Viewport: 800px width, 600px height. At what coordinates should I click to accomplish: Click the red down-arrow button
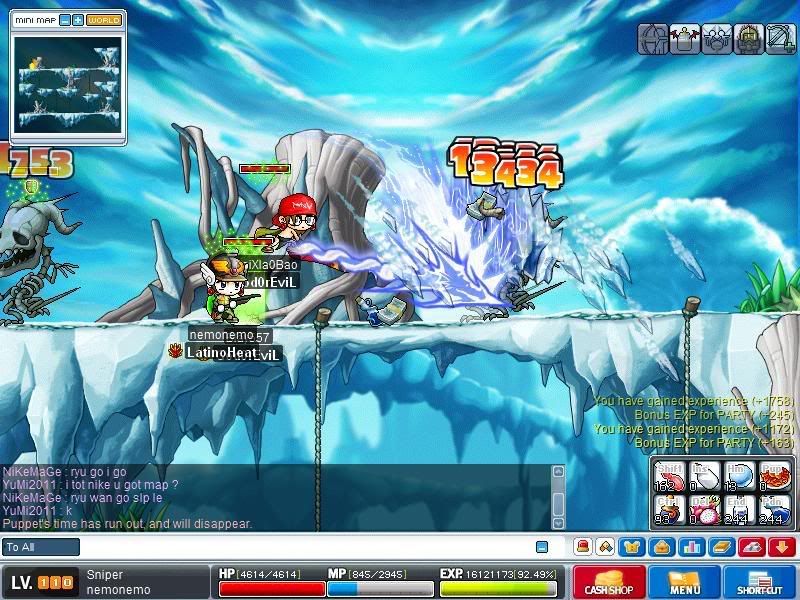(782, 547)
